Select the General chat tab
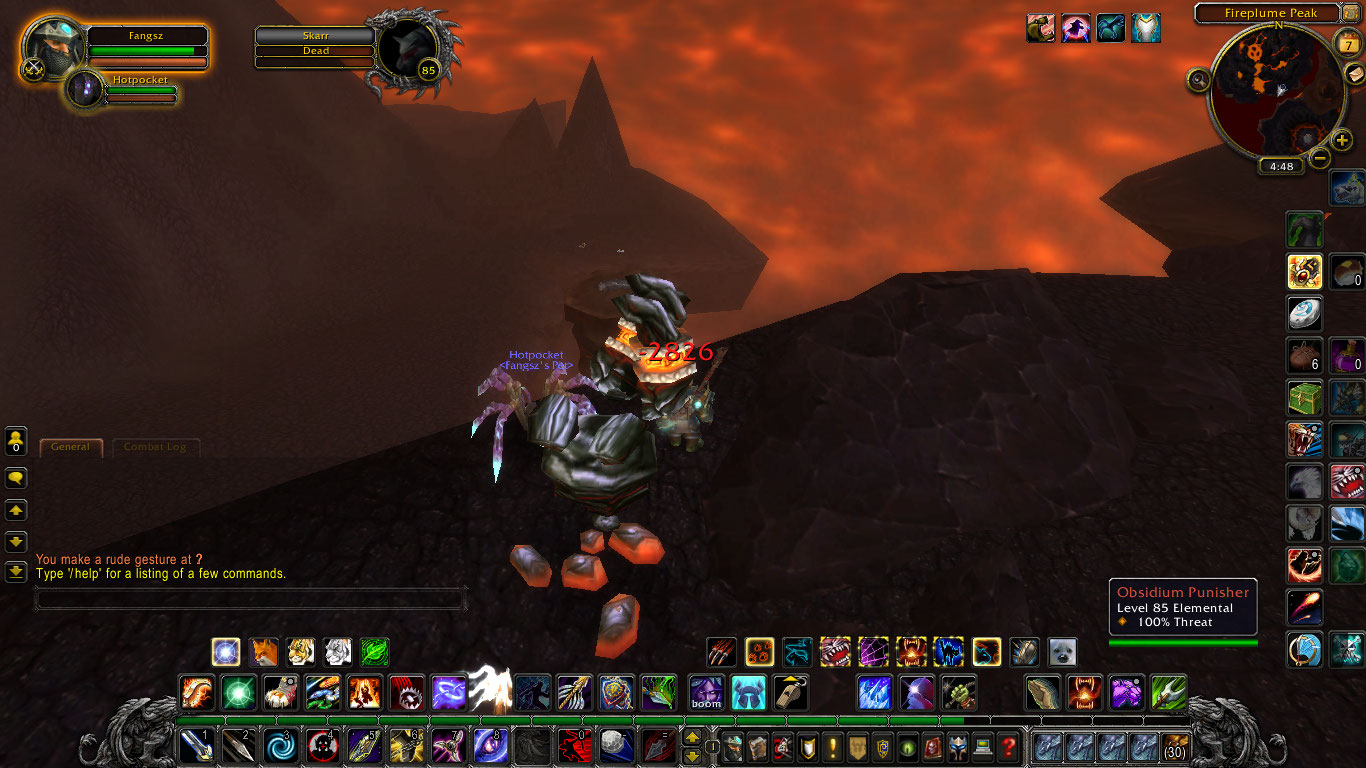The height and width of the screenshot is (768, 1366). coord(71,447)
